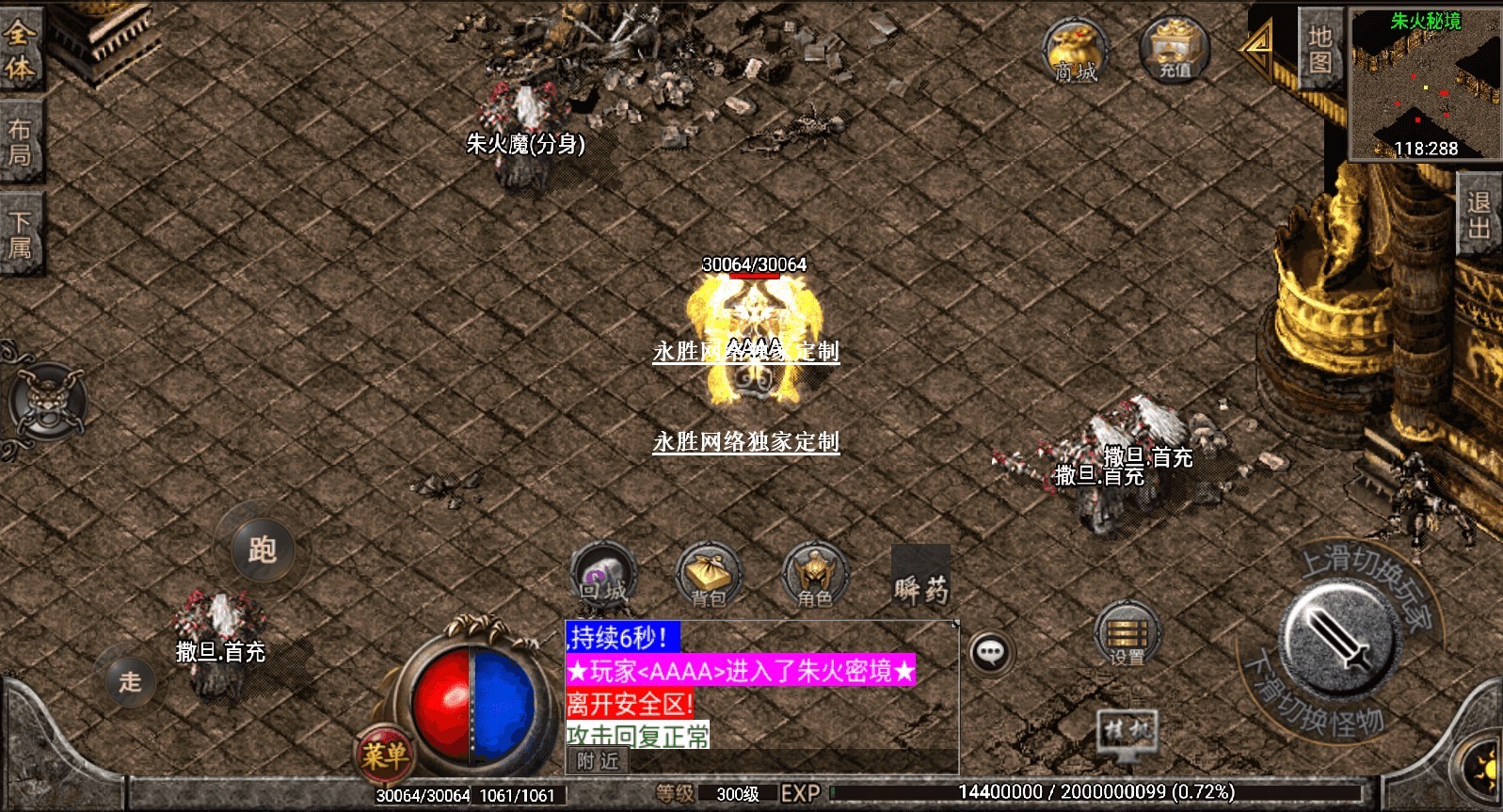1503x812 pixels.
Task: Select the 附近 nearby chat tab
Action: pos(598,761)
